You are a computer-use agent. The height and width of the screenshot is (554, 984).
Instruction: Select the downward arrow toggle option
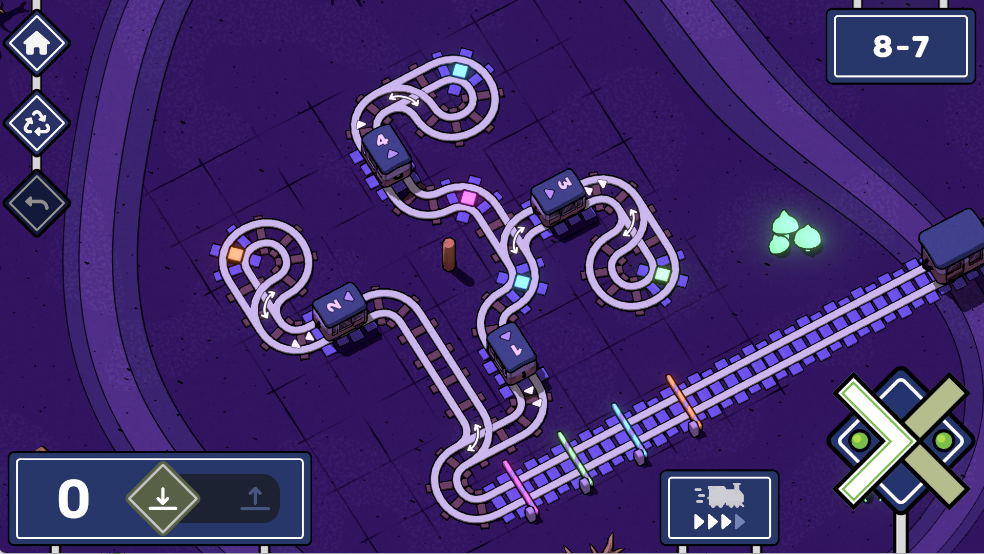click(x=163, y=498)
